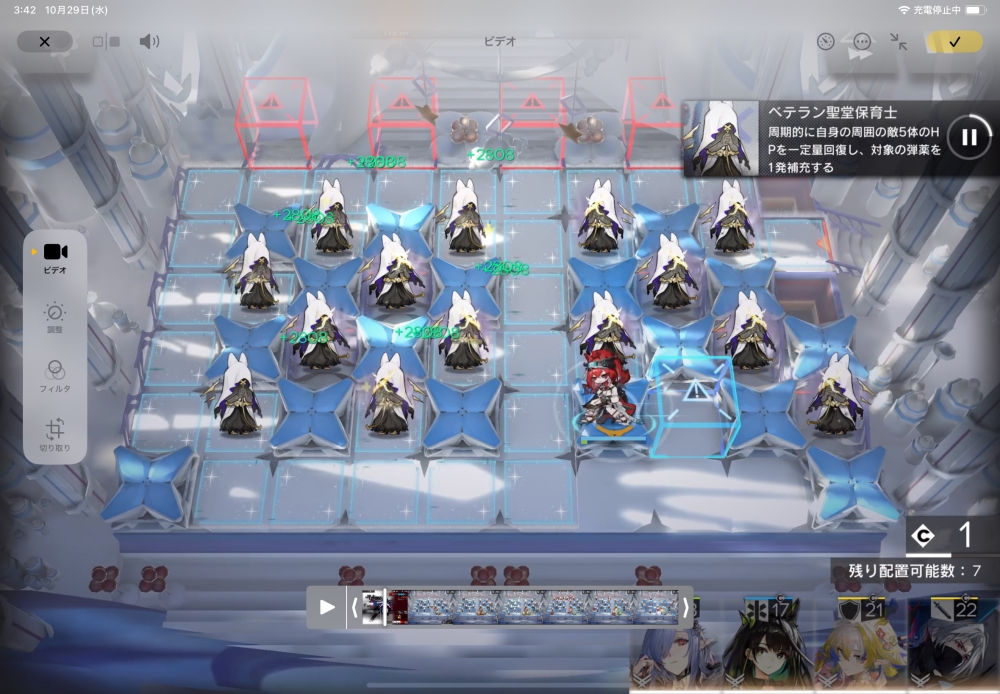Choose the masked operator card costing 22
Screen dimensions: 1000x694
click(954, 645)
